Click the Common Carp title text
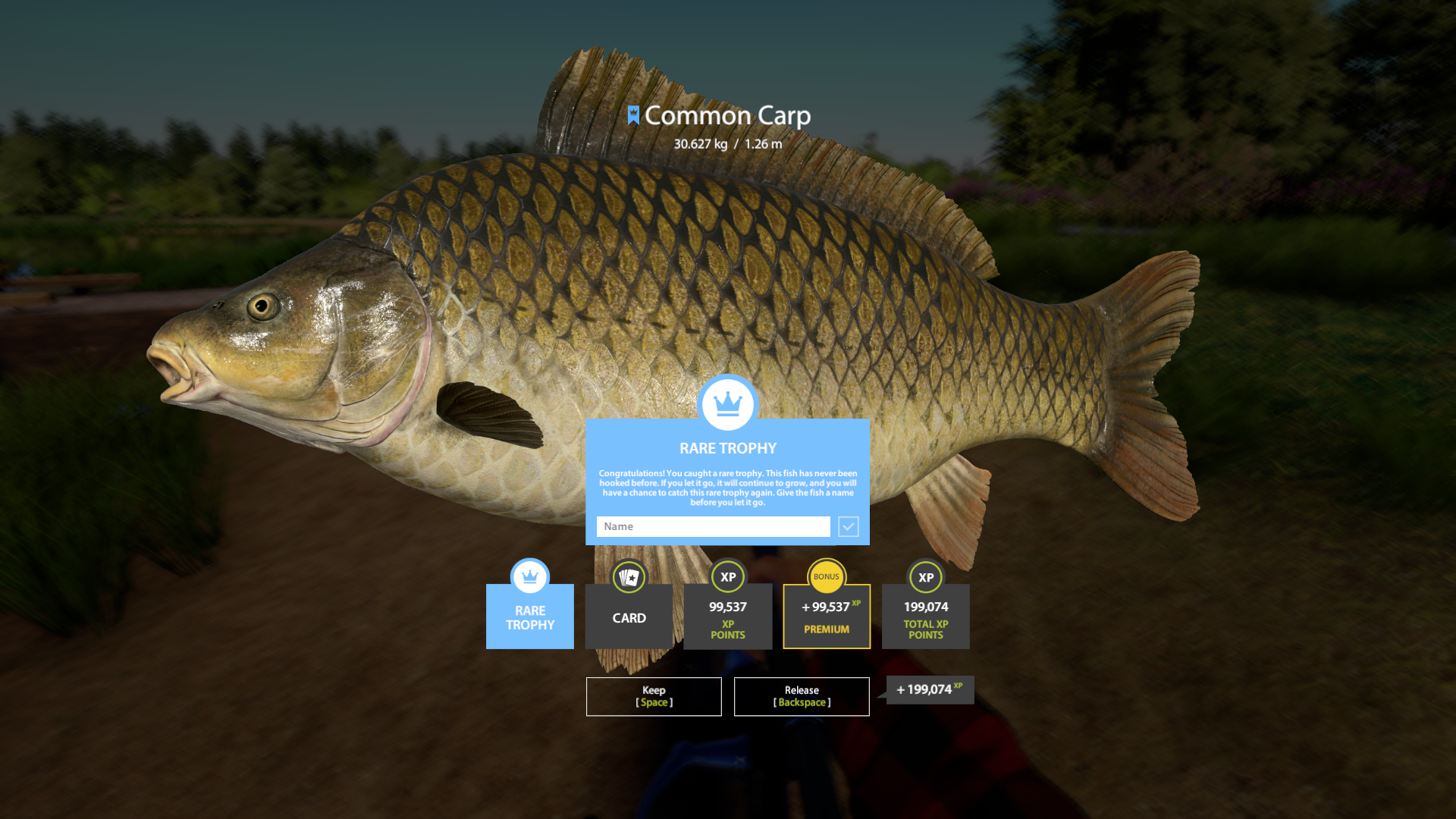 (727, 115)
